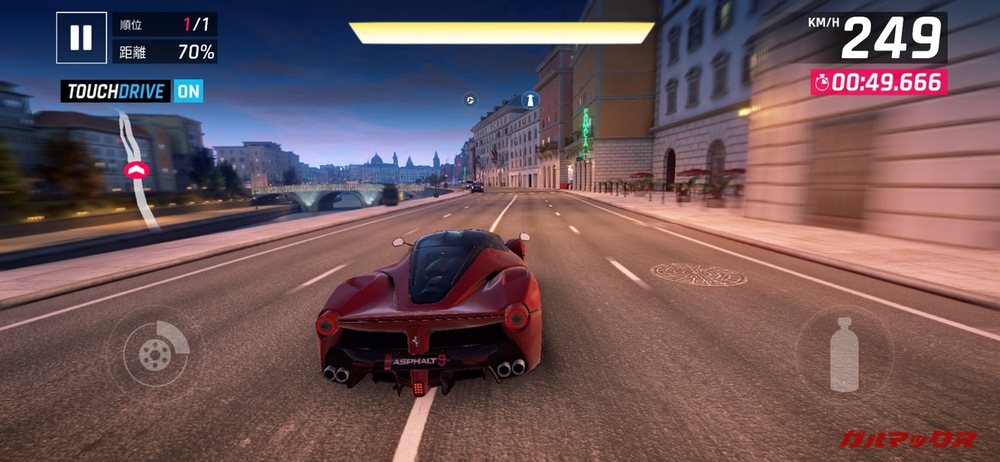Toggle TouchDrive ON switch
Viewport: 1000px width, 462px height.
(188, 91)
